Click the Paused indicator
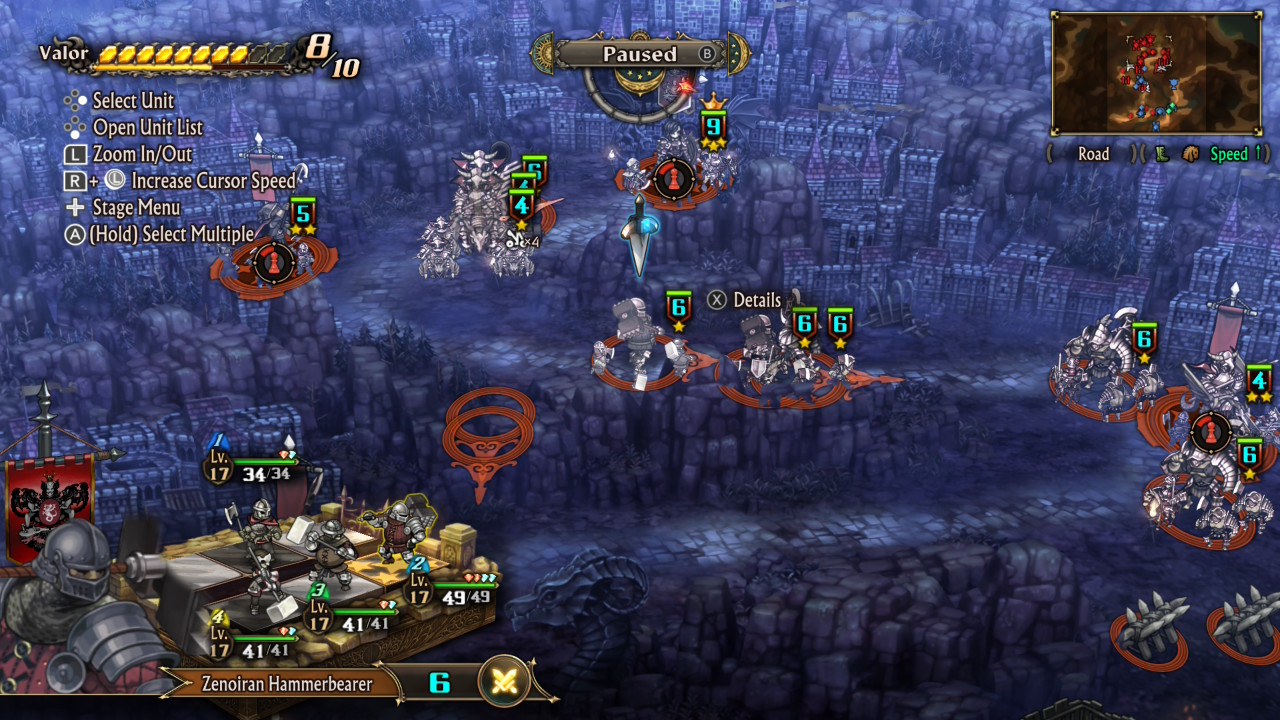 click(x=640, y=54)
